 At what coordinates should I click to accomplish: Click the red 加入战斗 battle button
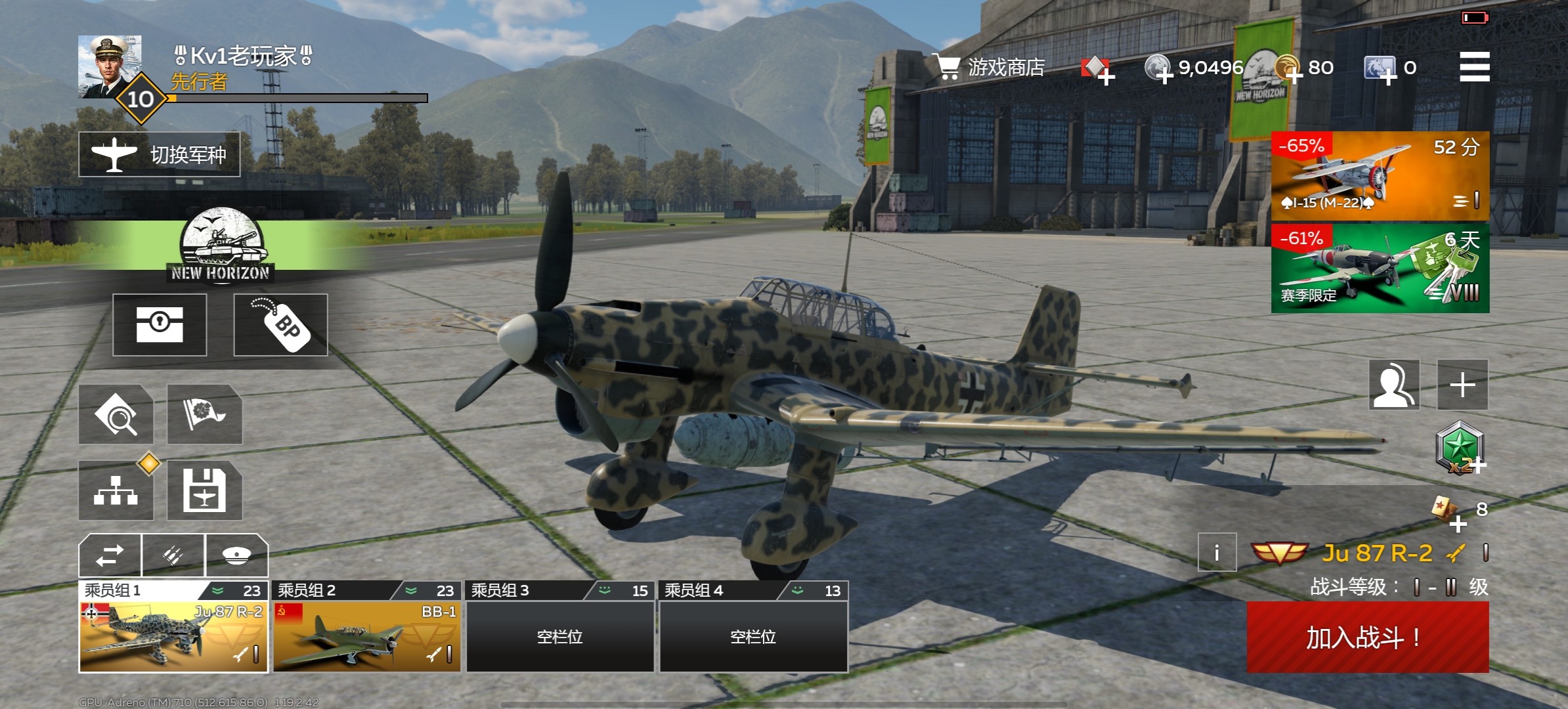1367,637
